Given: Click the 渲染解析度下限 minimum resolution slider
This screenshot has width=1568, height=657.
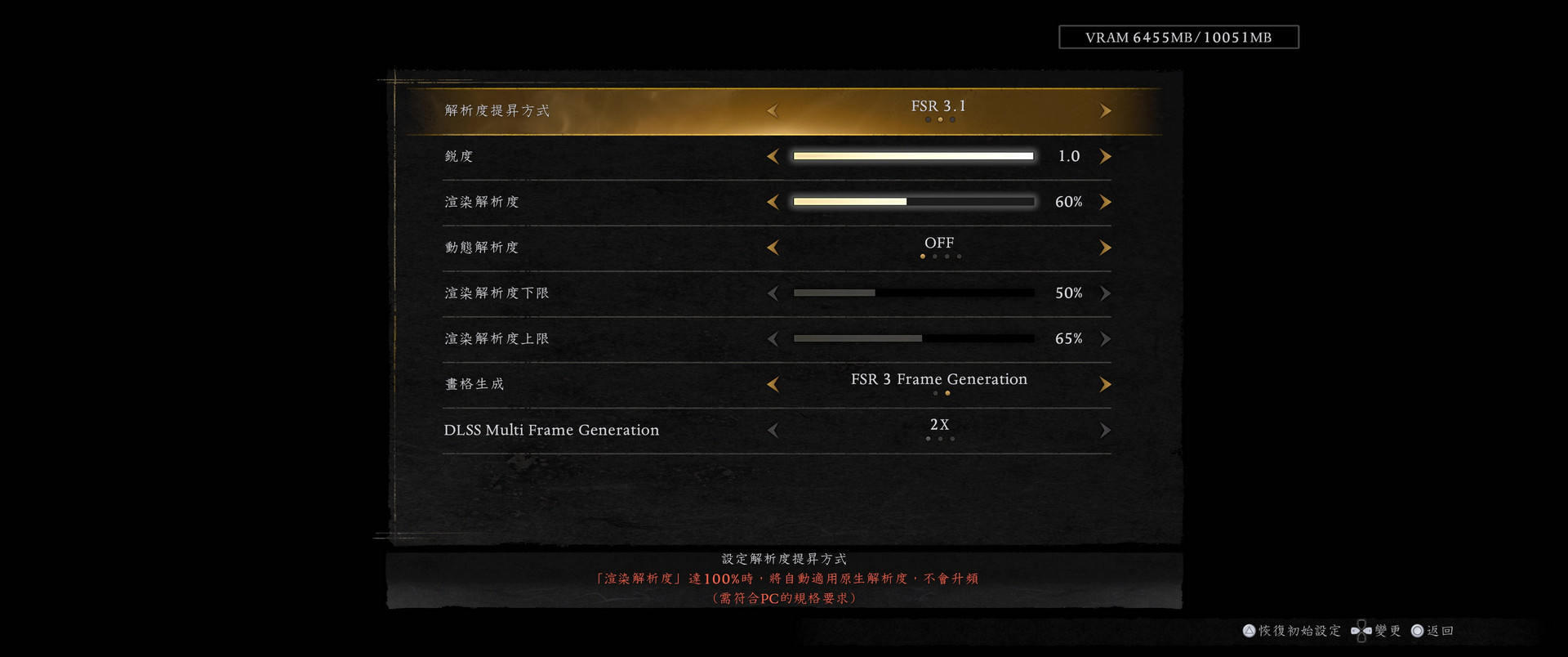Looking at the screenshot, I should [x=913, y=293].
